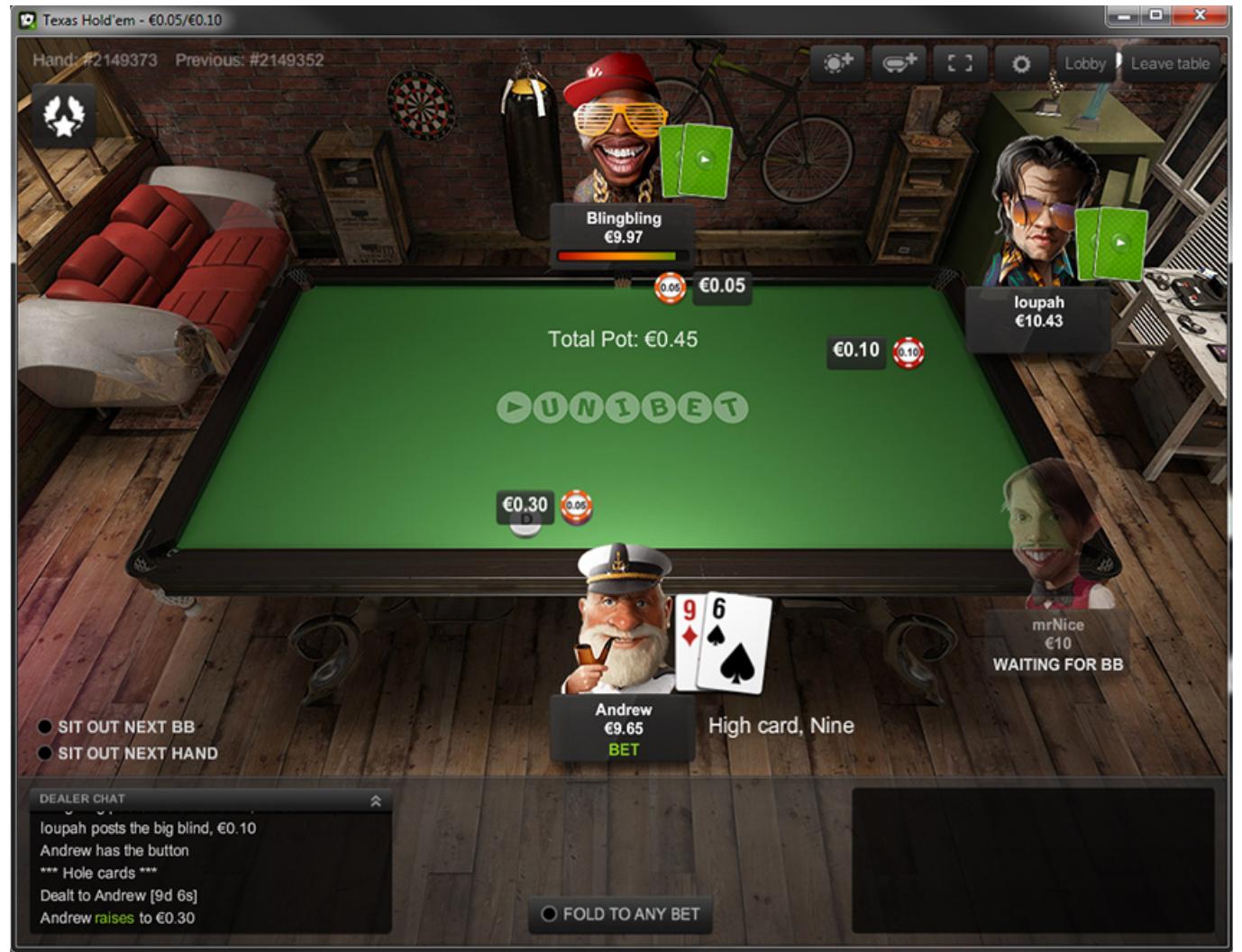Minimize the poker window
The image size is (1242, 952).
(x=1125, y=15)
